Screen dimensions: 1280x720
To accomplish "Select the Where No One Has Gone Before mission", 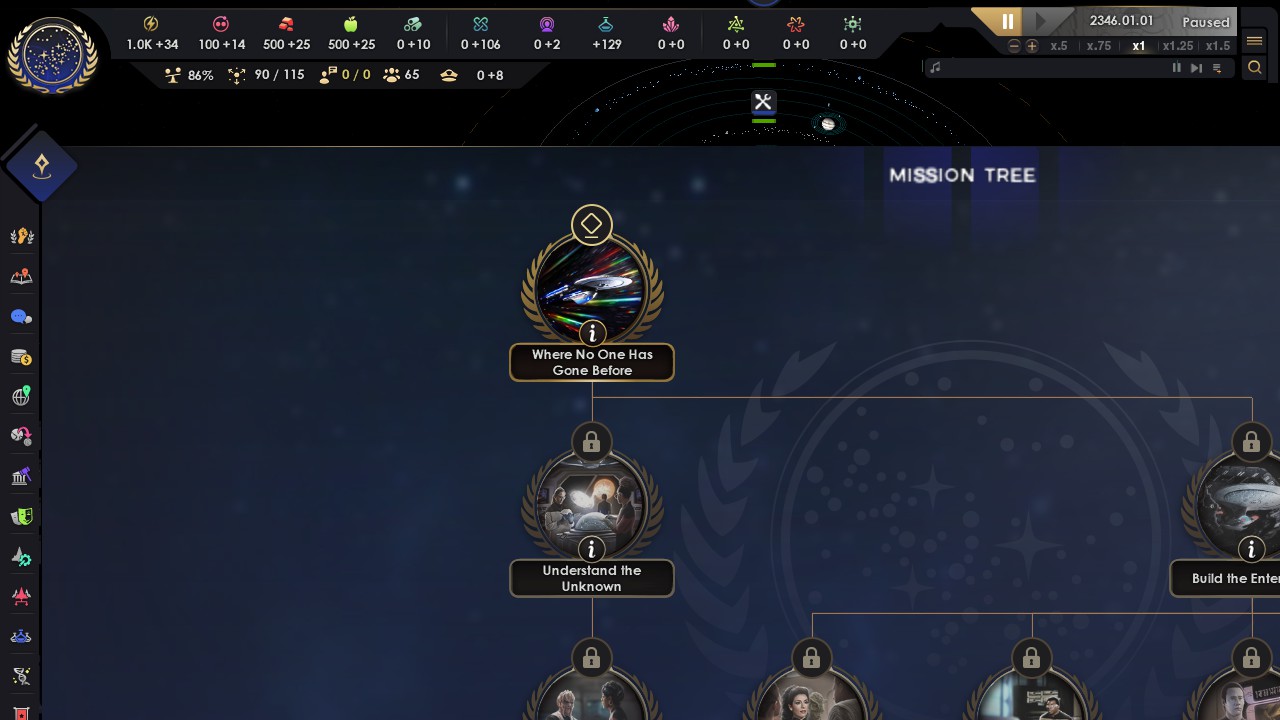I will coord(591,283).
